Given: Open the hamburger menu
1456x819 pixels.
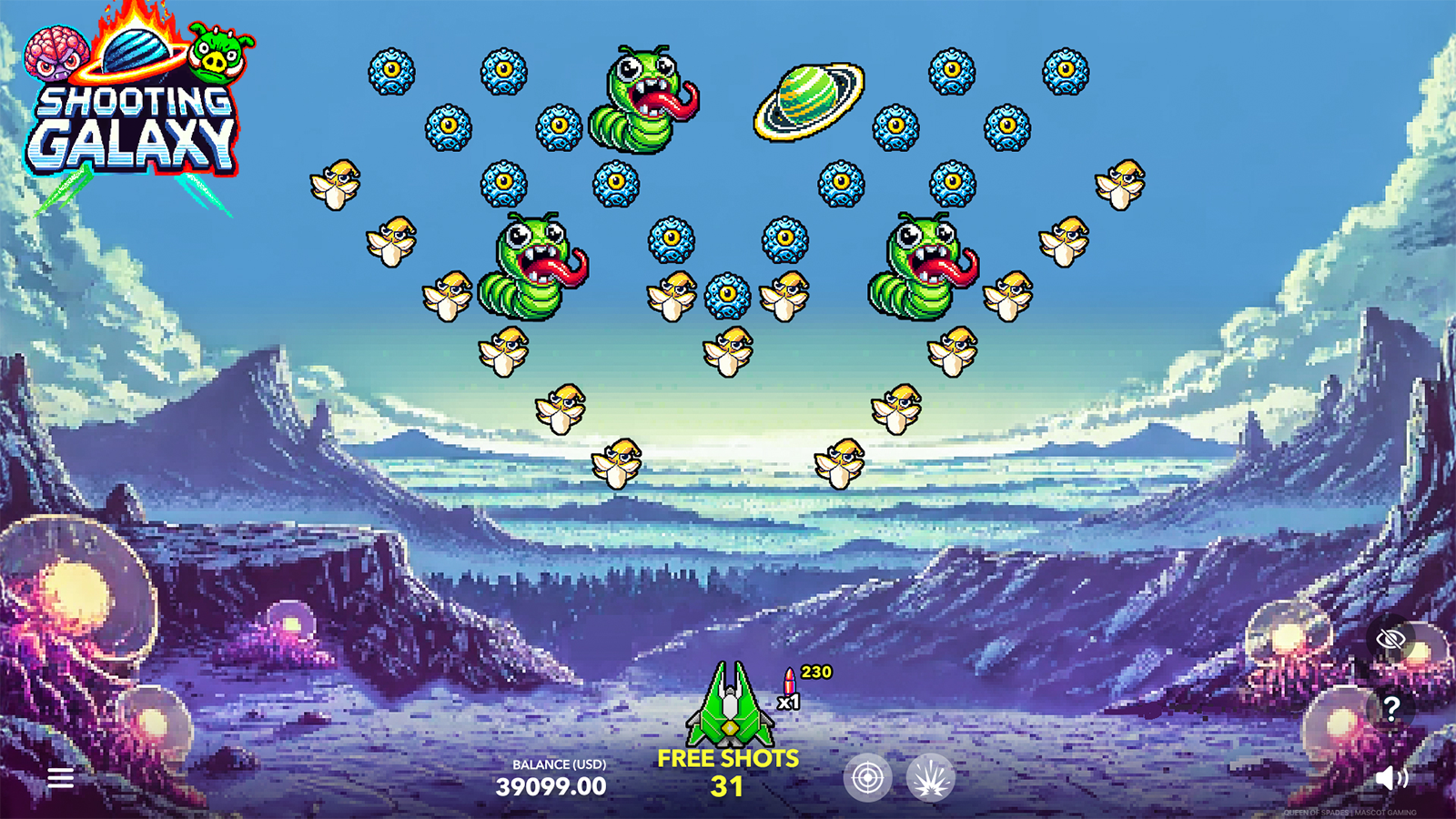Looking at the screenshot, I should (61, 778).
